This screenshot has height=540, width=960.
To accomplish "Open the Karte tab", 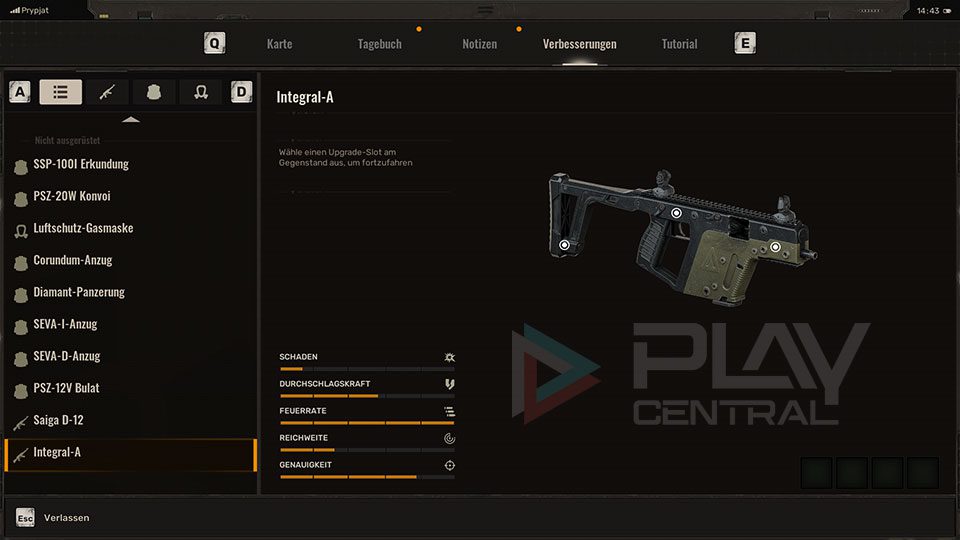I will 280,44.
